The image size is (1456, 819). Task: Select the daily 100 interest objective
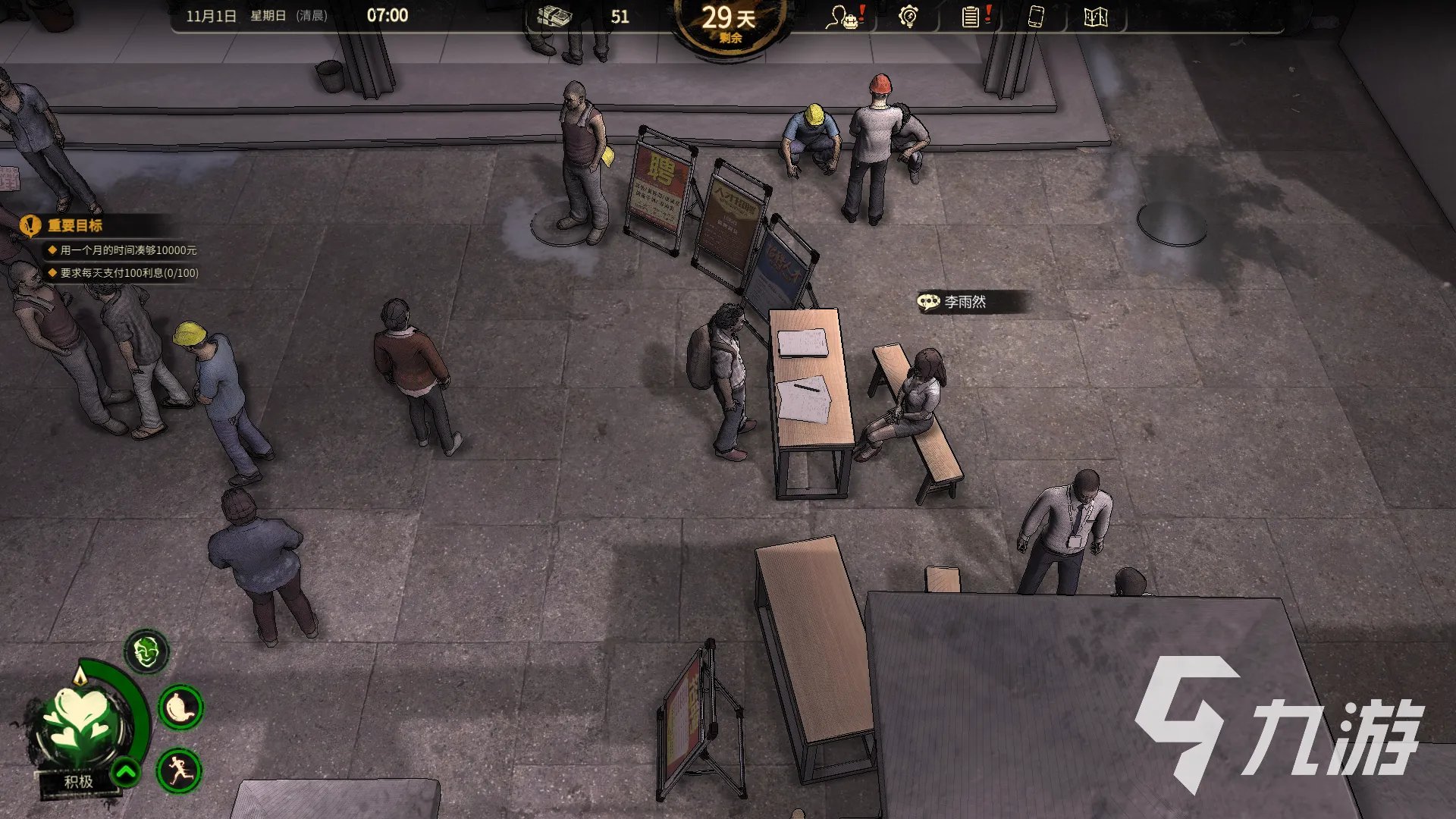pyautogui.click(x=129, y=273)
